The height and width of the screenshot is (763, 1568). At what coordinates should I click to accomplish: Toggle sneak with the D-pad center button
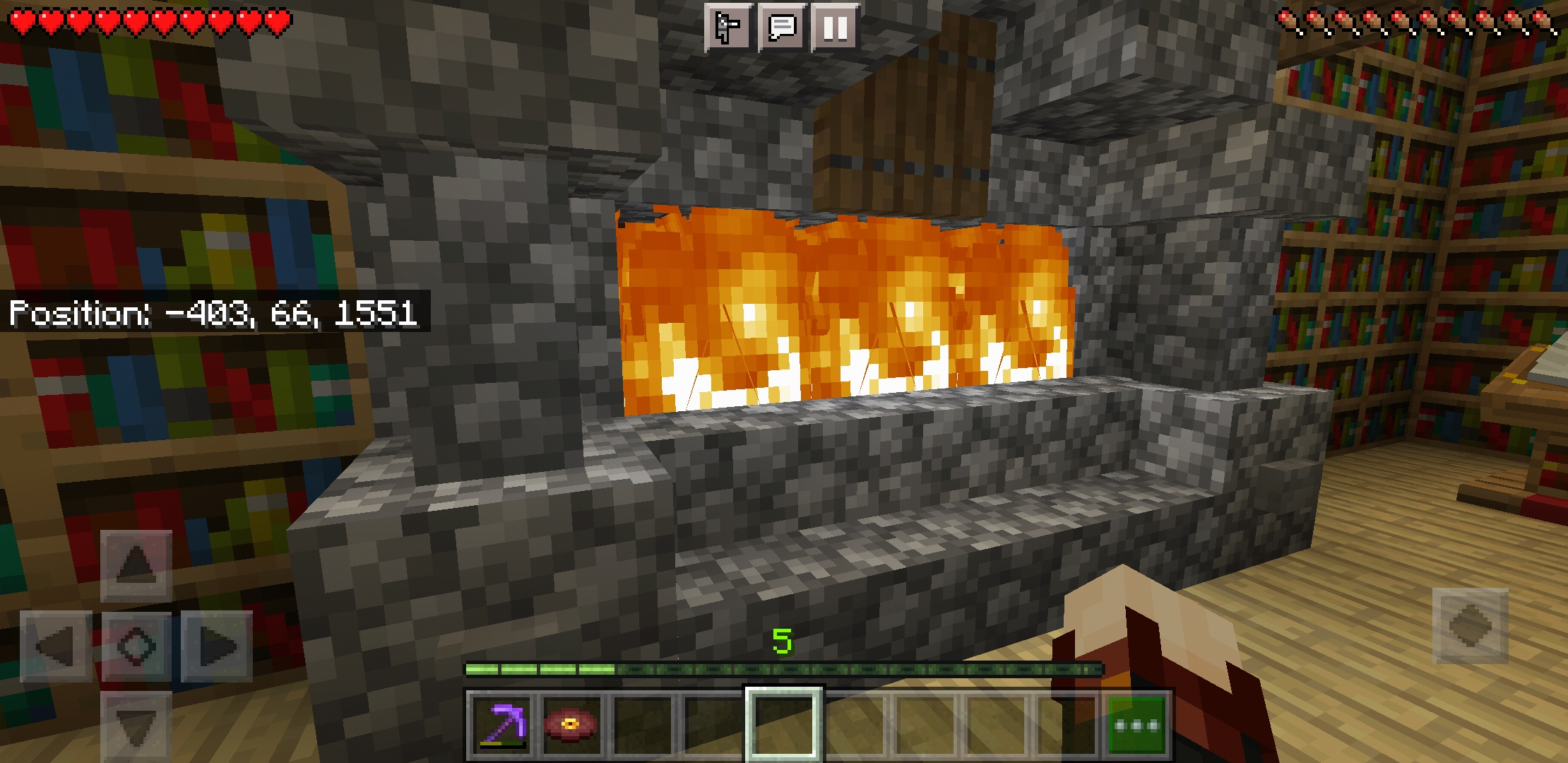tap(136, 646)
